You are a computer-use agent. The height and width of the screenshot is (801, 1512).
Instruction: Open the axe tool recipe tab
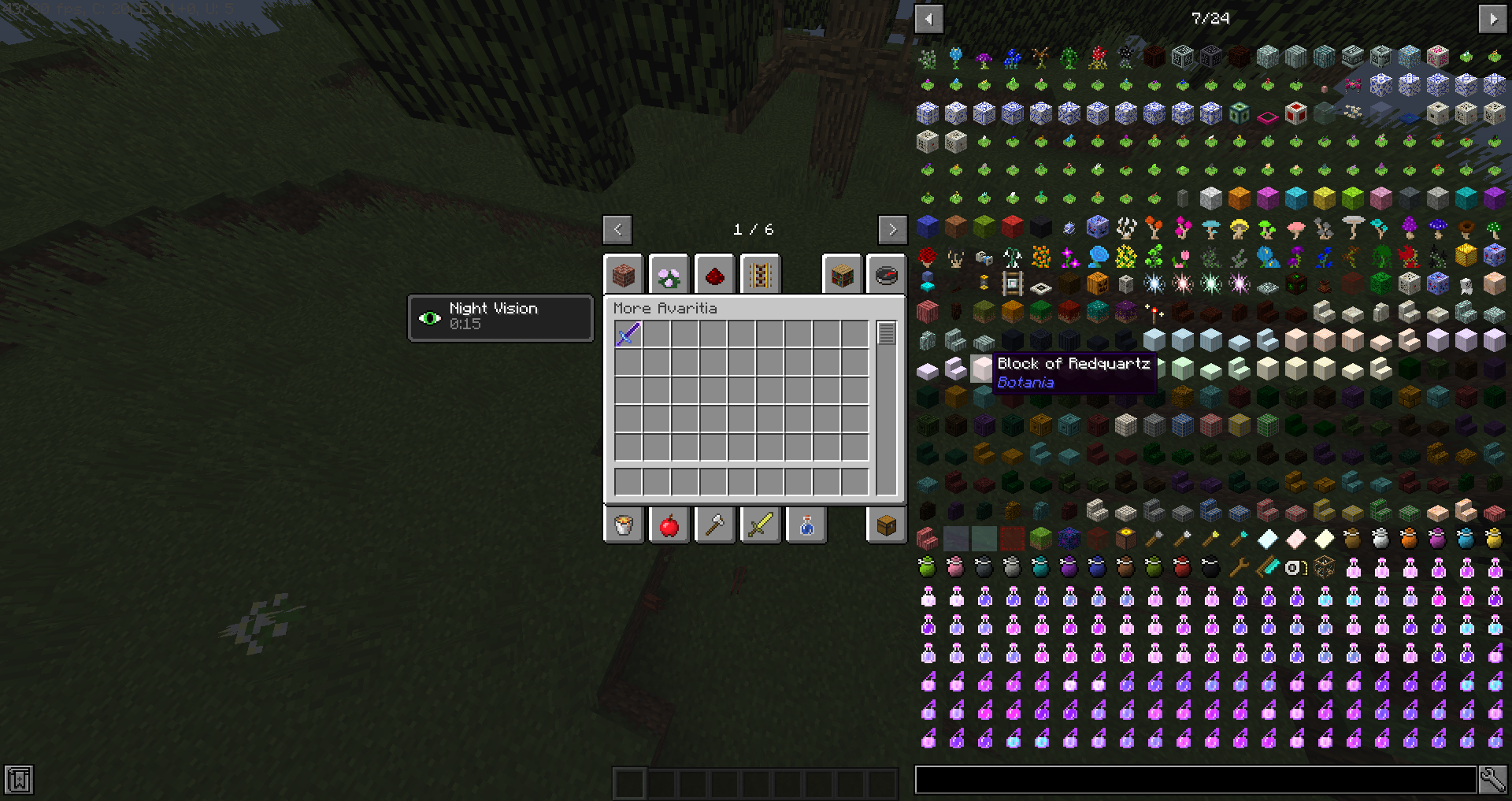(x=714, y=525)
